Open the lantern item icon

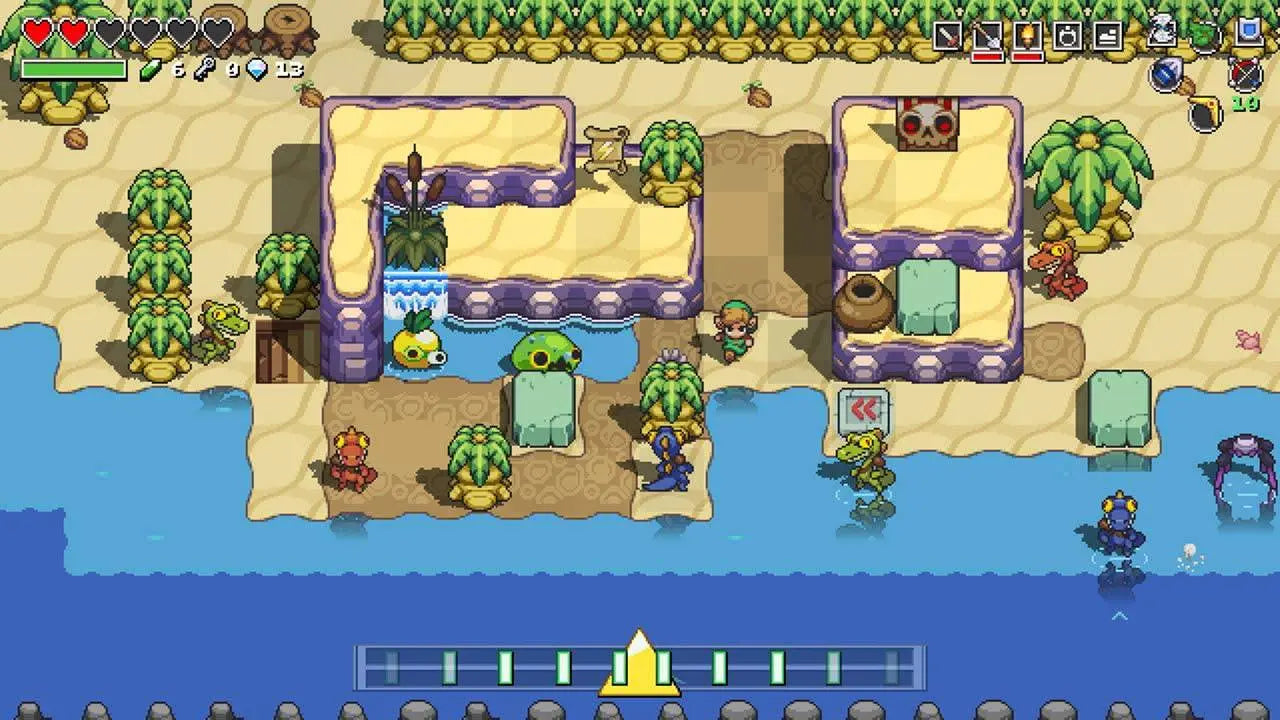(x=1067, y=33)
